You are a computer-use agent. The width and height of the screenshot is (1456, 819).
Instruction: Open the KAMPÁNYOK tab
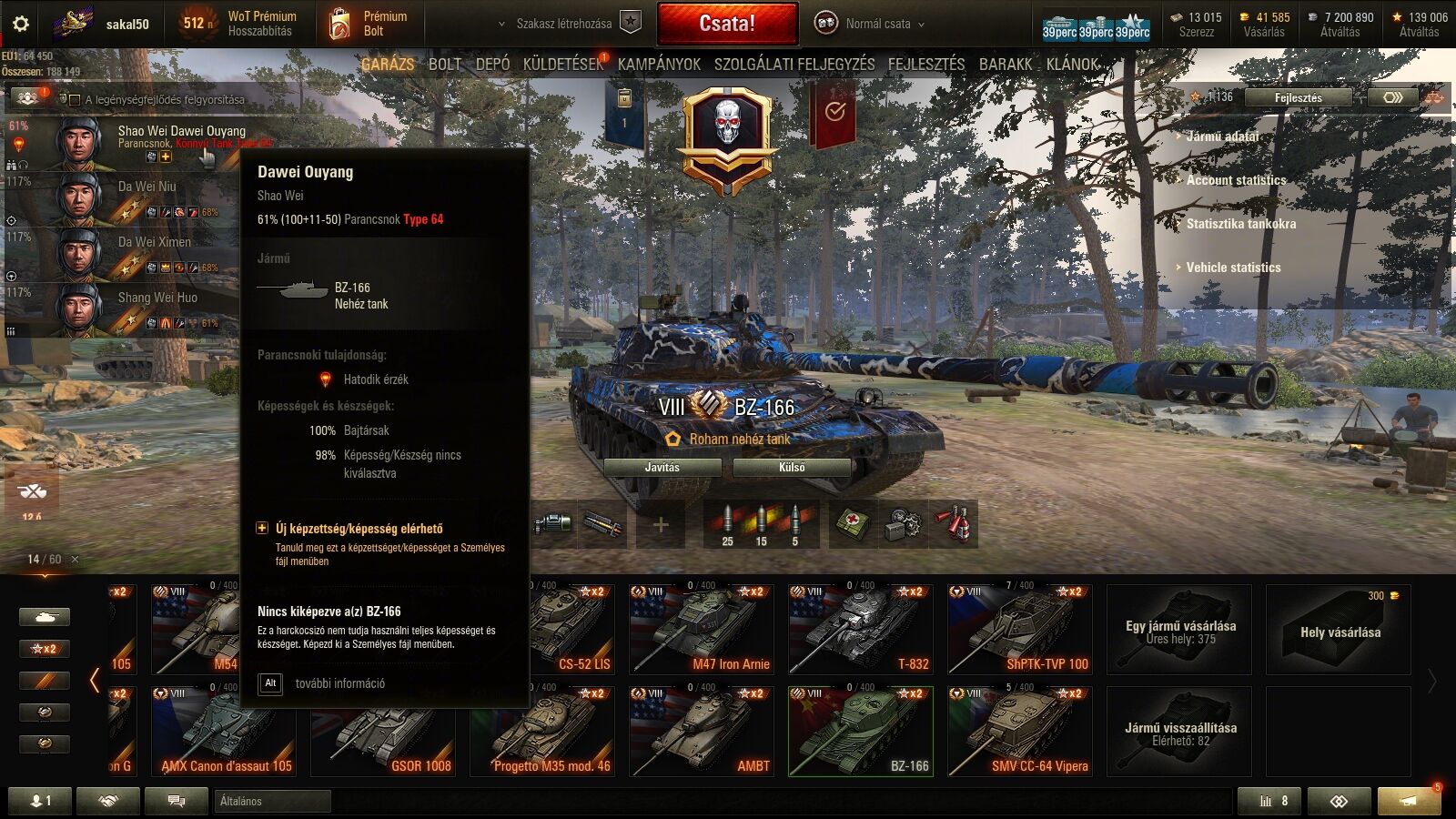click(659, 64)
